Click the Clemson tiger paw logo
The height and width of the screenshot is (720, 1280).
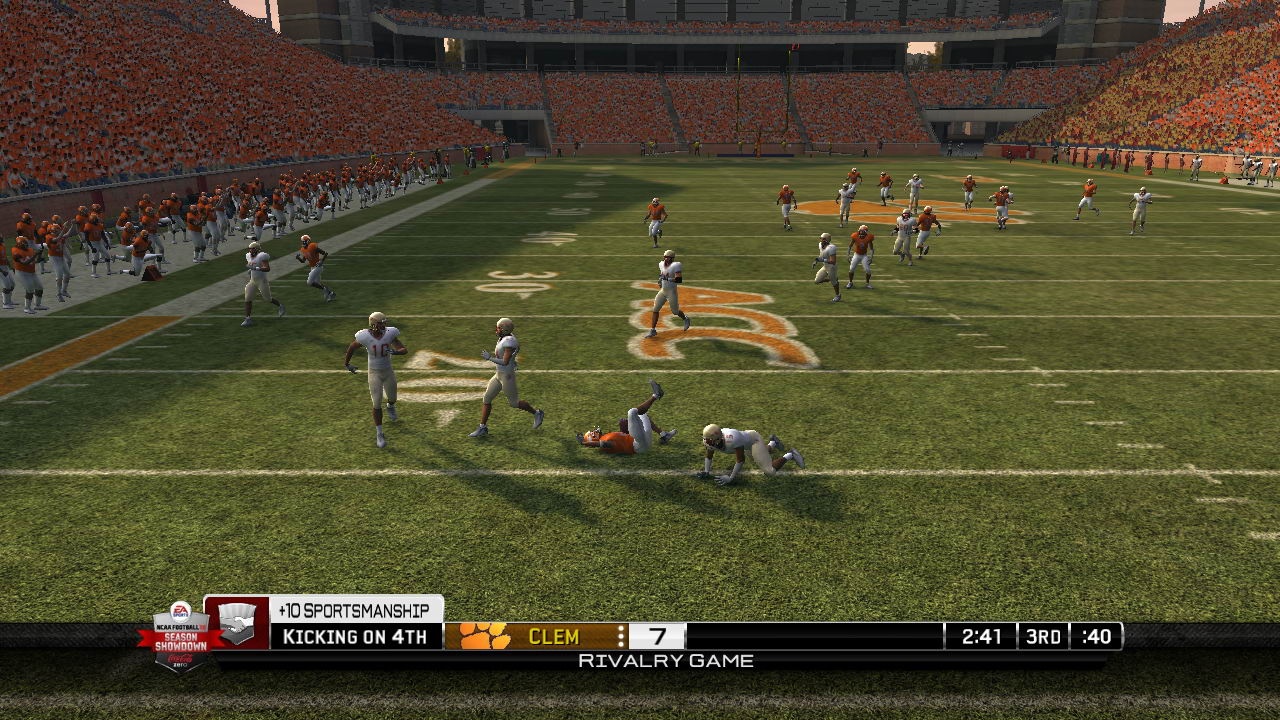click(x=484, y=636)
